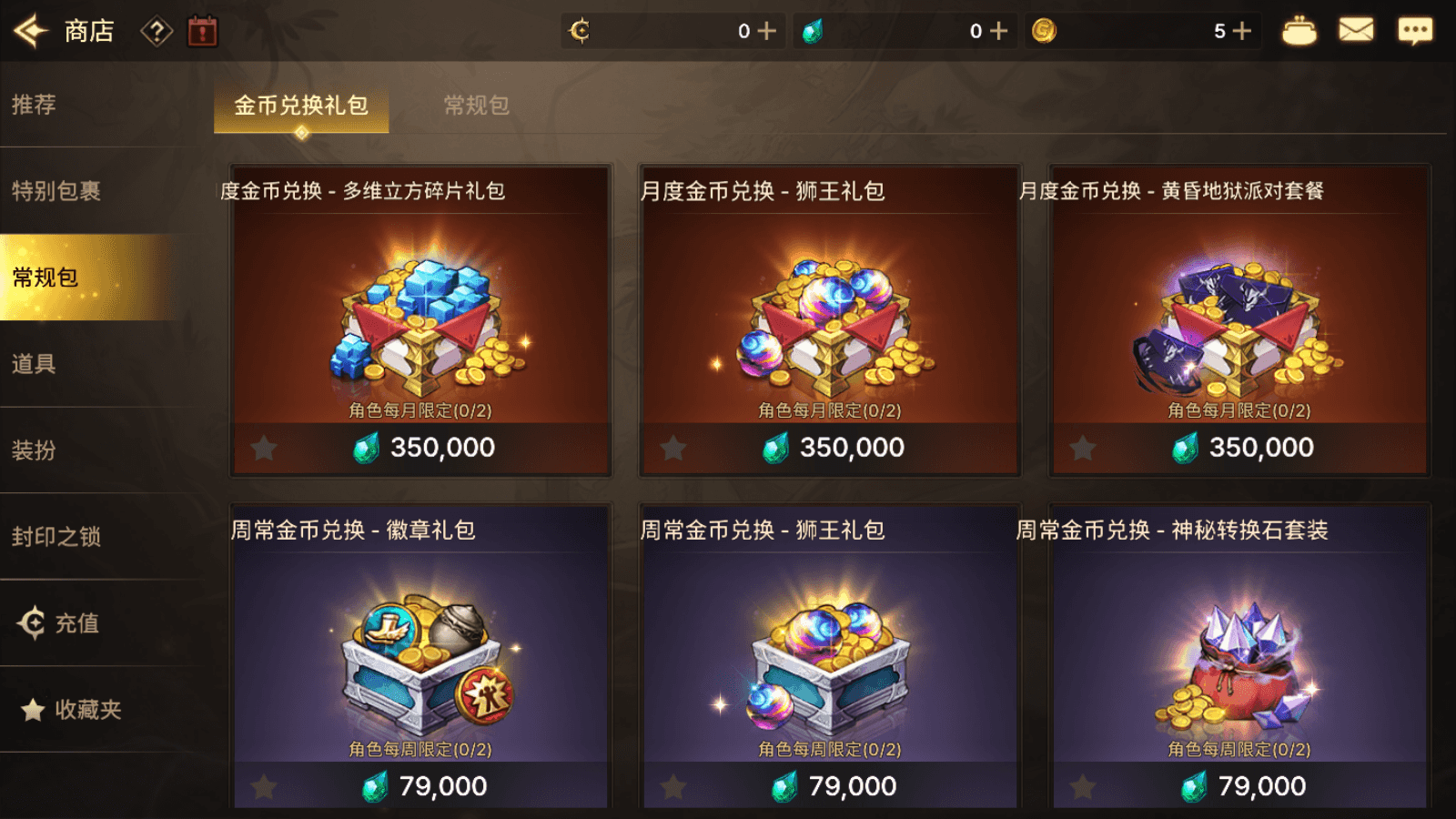Image resolution: width=1456 pixels, height=819 pixels.
Task: Favorite the 月度金币兑换-狮王礼包 with its star
Action: pyautogui.click(x=673, y=447)
